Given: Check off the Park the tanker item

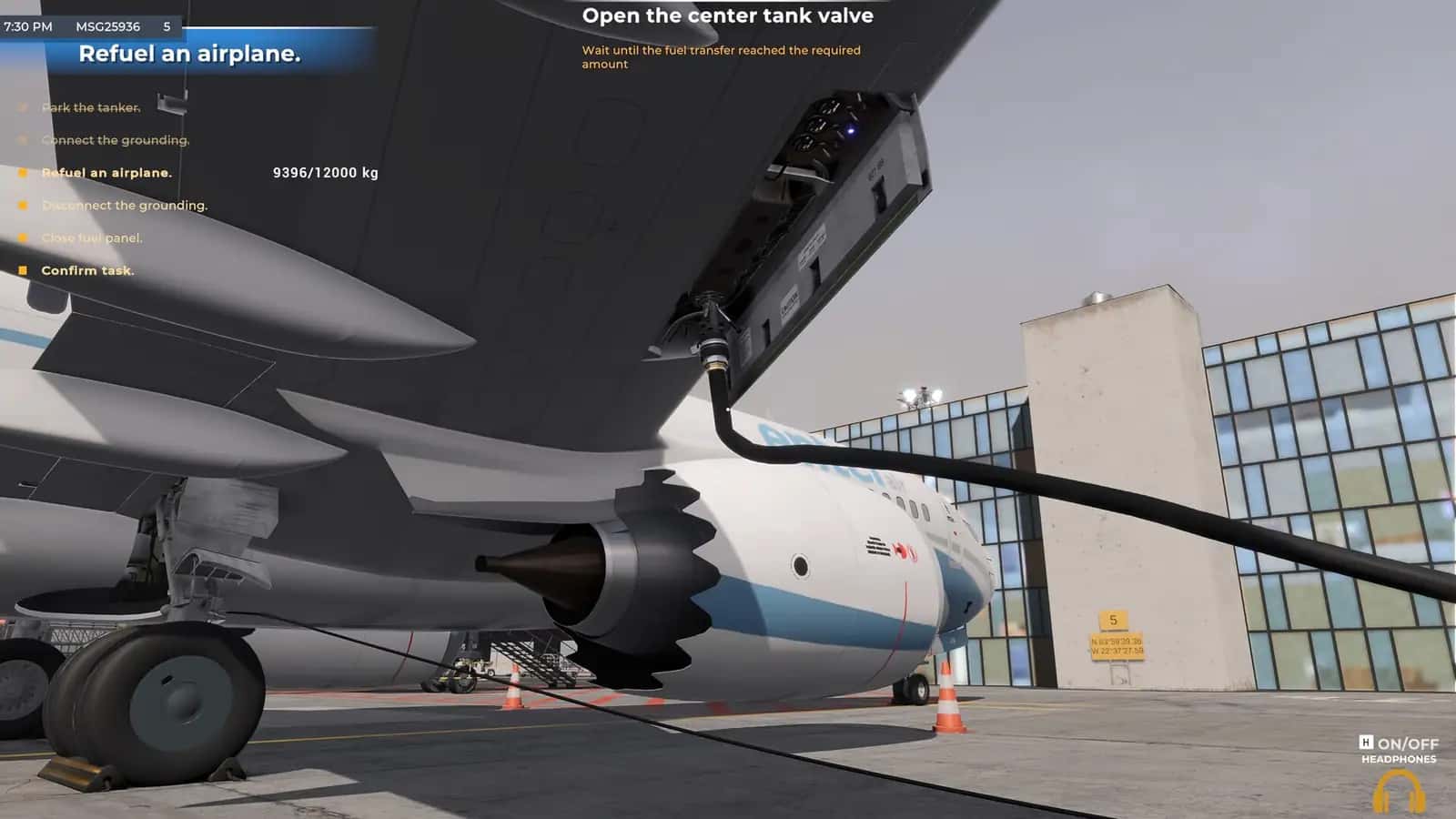Looking at the screenshot, I should click(x=92, y=107).
